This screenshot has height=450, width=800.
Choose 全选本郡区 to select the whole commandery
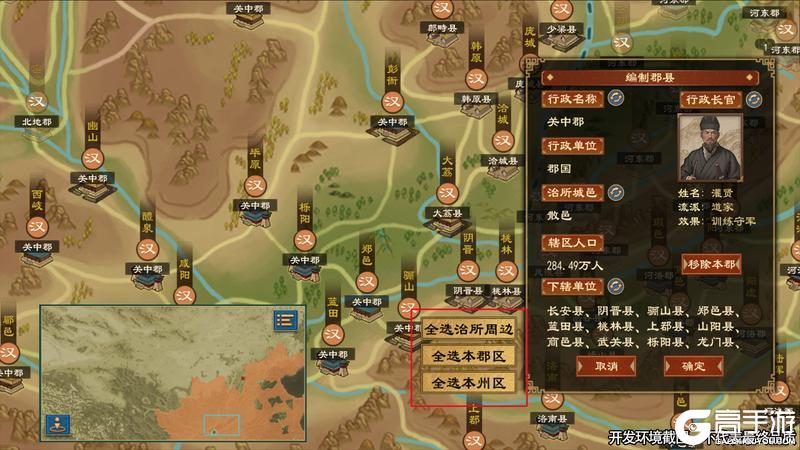click(467, 355)
